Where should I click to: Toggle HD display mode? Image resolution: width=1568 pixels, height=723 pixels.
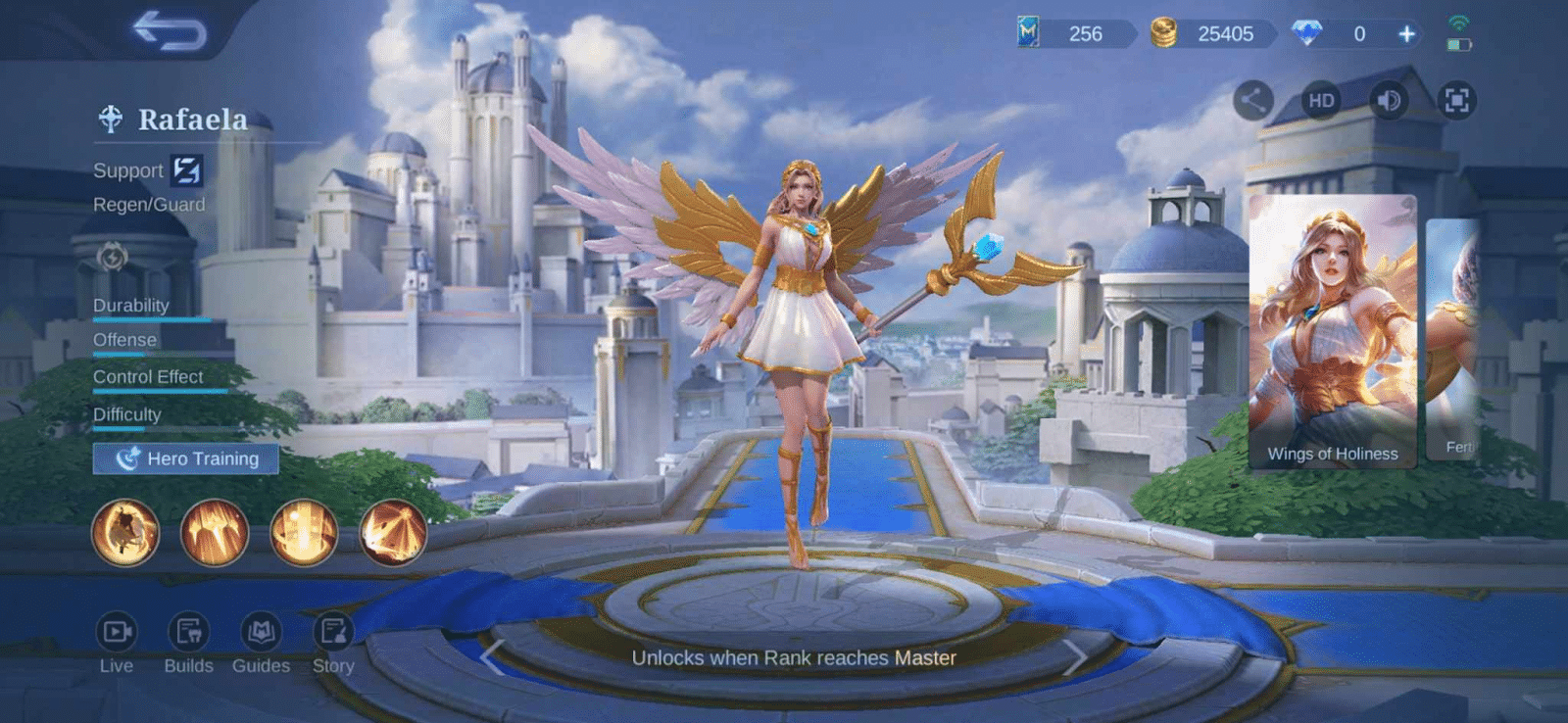(1321, 99)
